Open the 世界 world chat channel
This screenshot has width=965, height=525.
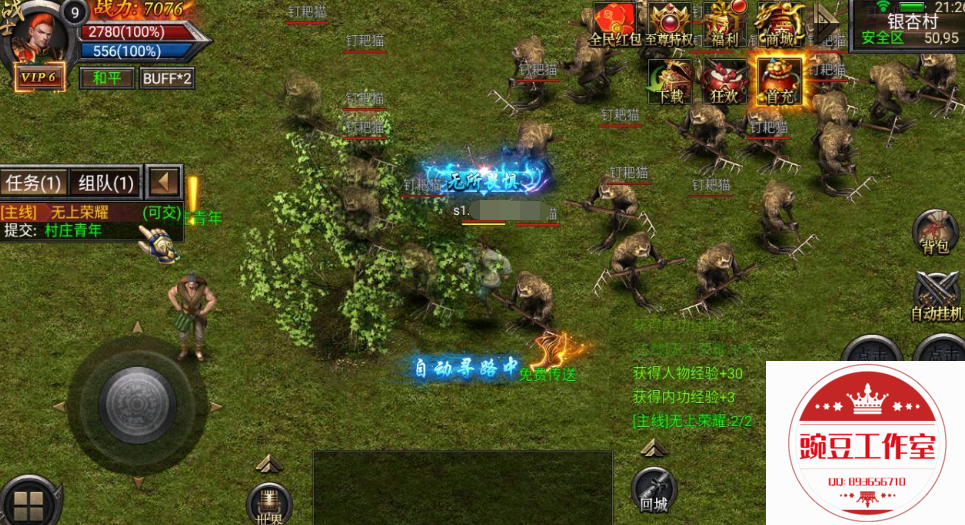pos(268,502)
